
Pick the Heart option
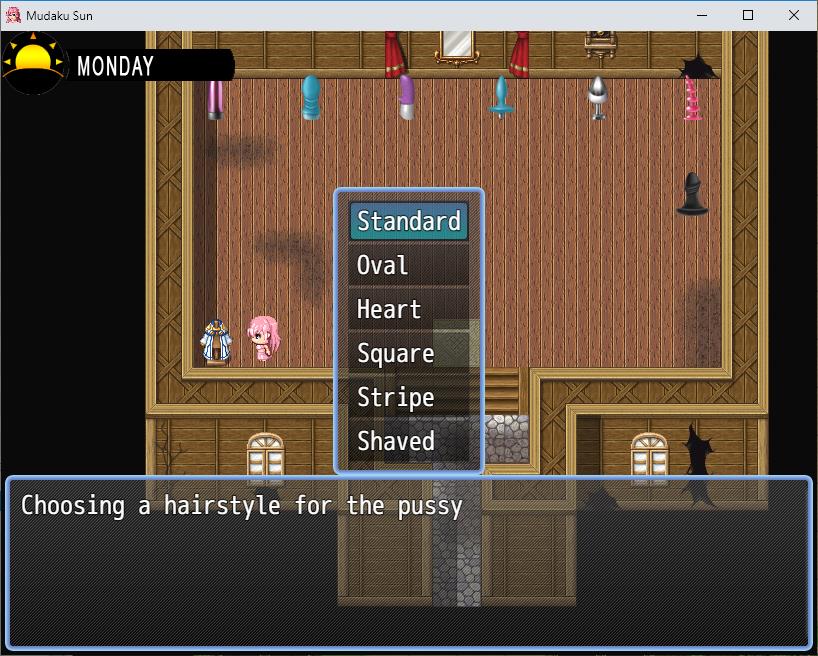pyautogui.click(x=408, y=309)
